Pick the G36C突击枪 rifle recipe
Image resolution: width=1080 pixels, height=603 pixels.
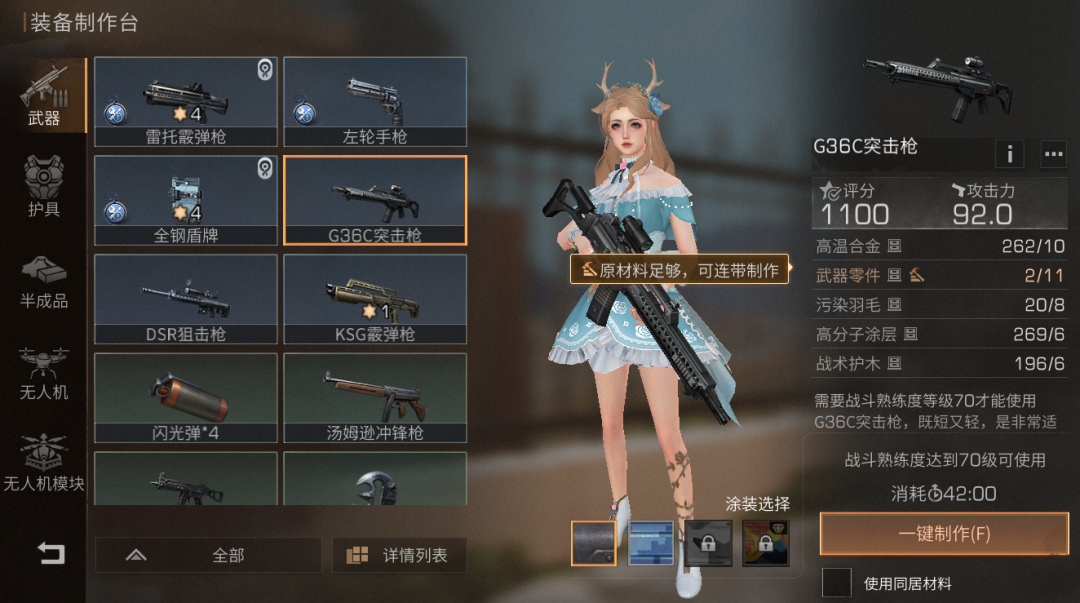[x=375, y=200]
